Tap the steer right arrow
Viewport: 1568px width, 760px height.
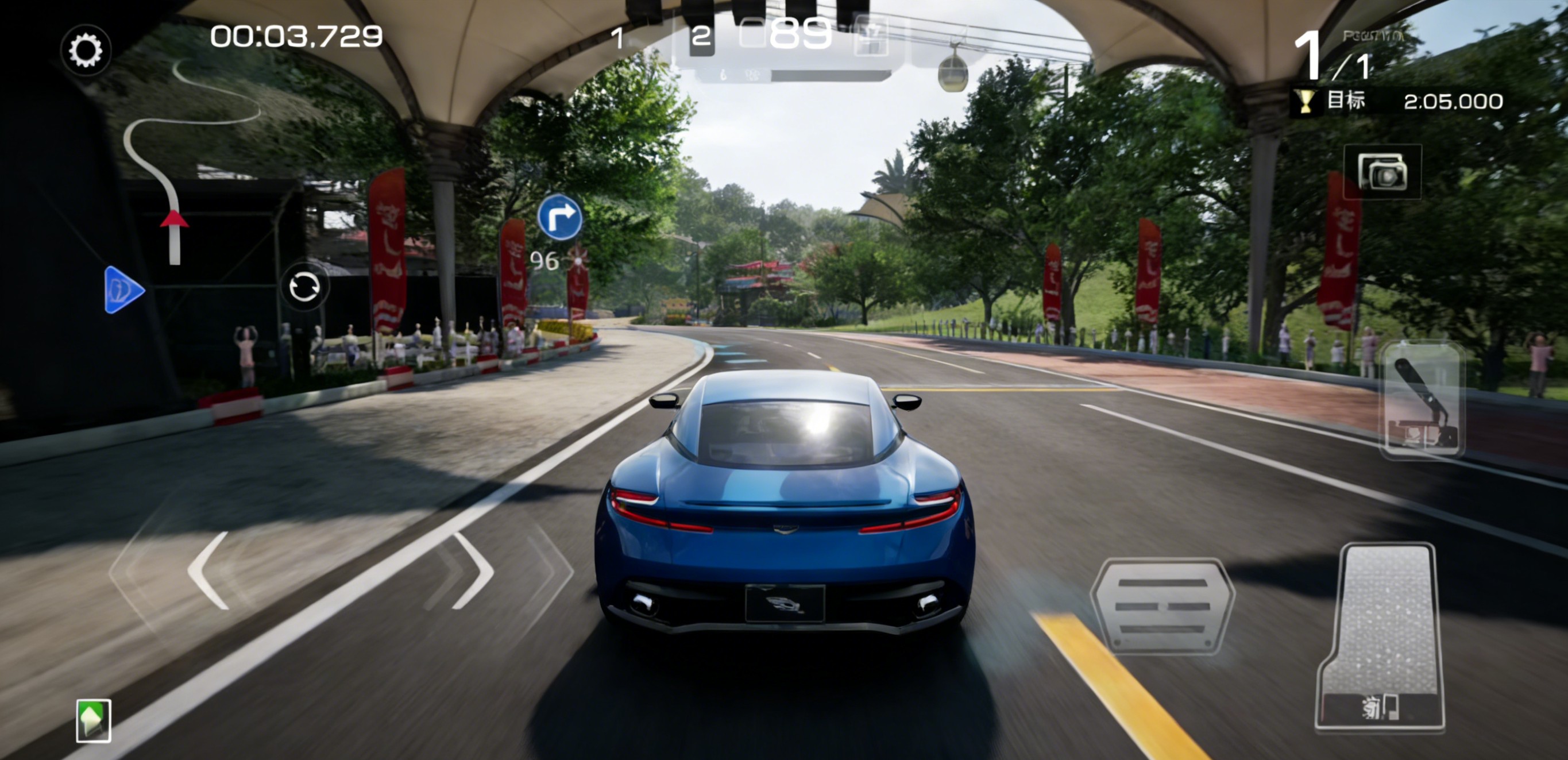point(473,570)
